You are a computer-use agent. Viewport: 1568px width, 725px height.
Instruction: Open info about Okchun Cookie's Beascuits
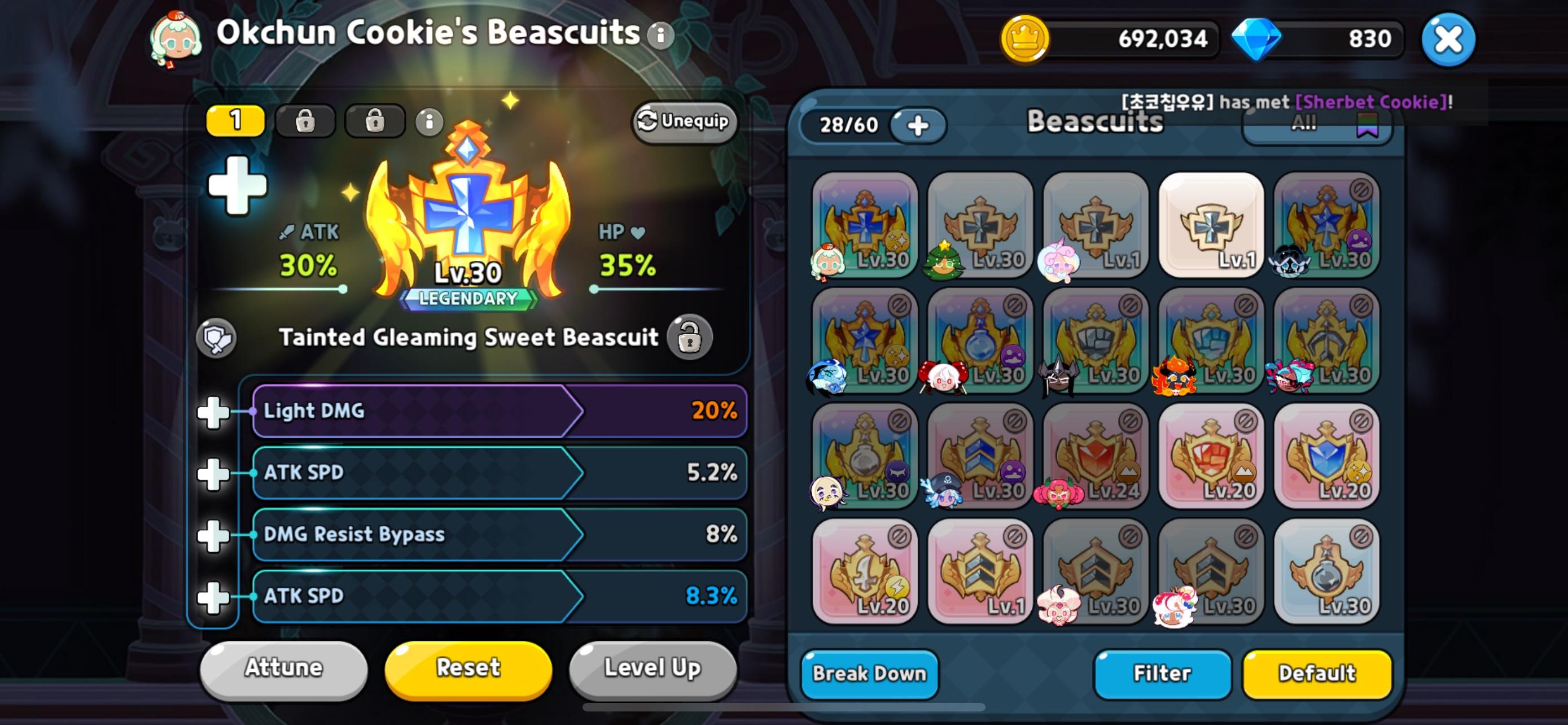pos(659,34)
